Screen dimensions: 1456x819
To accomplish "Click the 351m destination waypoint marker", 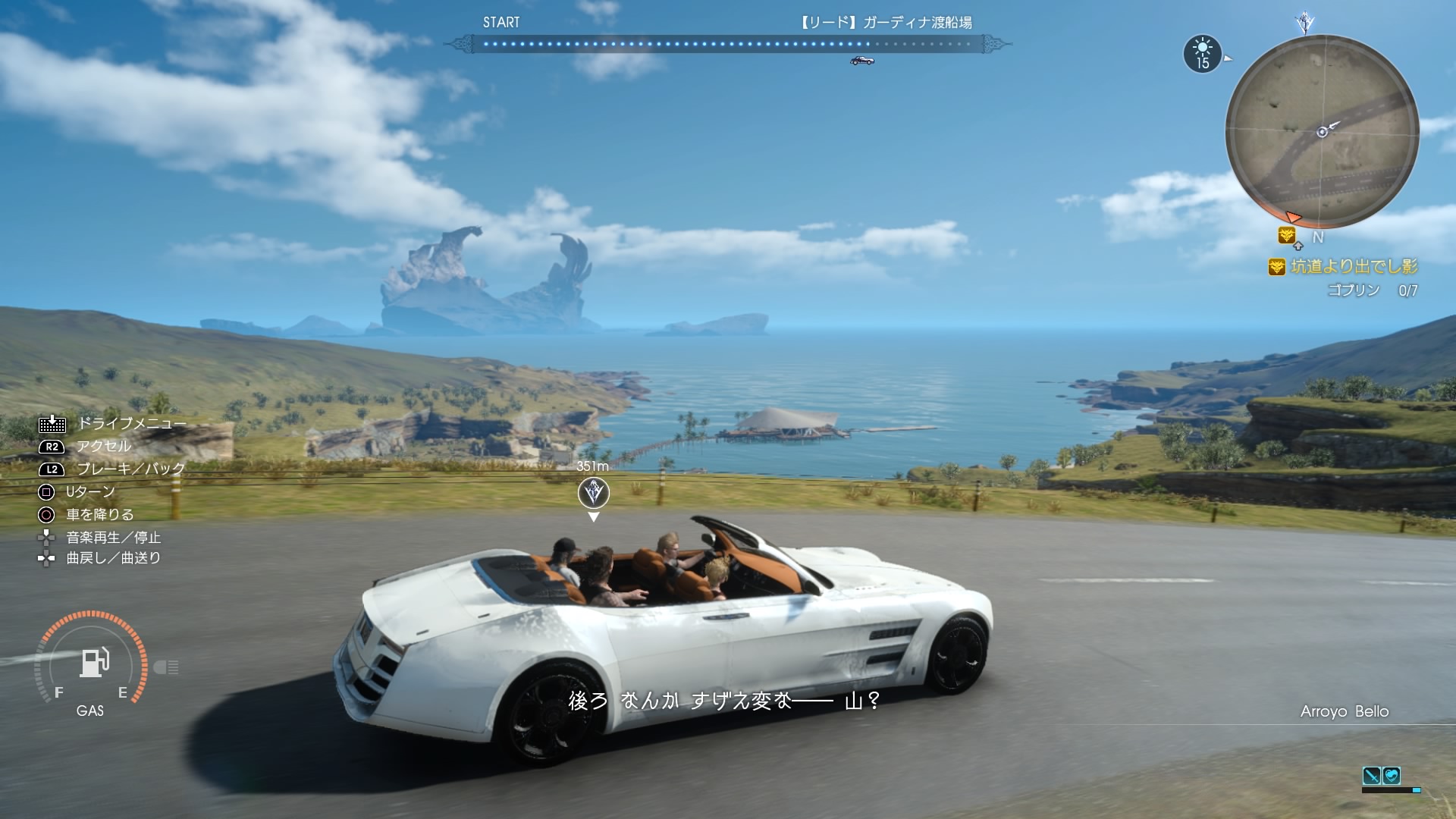I will (593, 494).
